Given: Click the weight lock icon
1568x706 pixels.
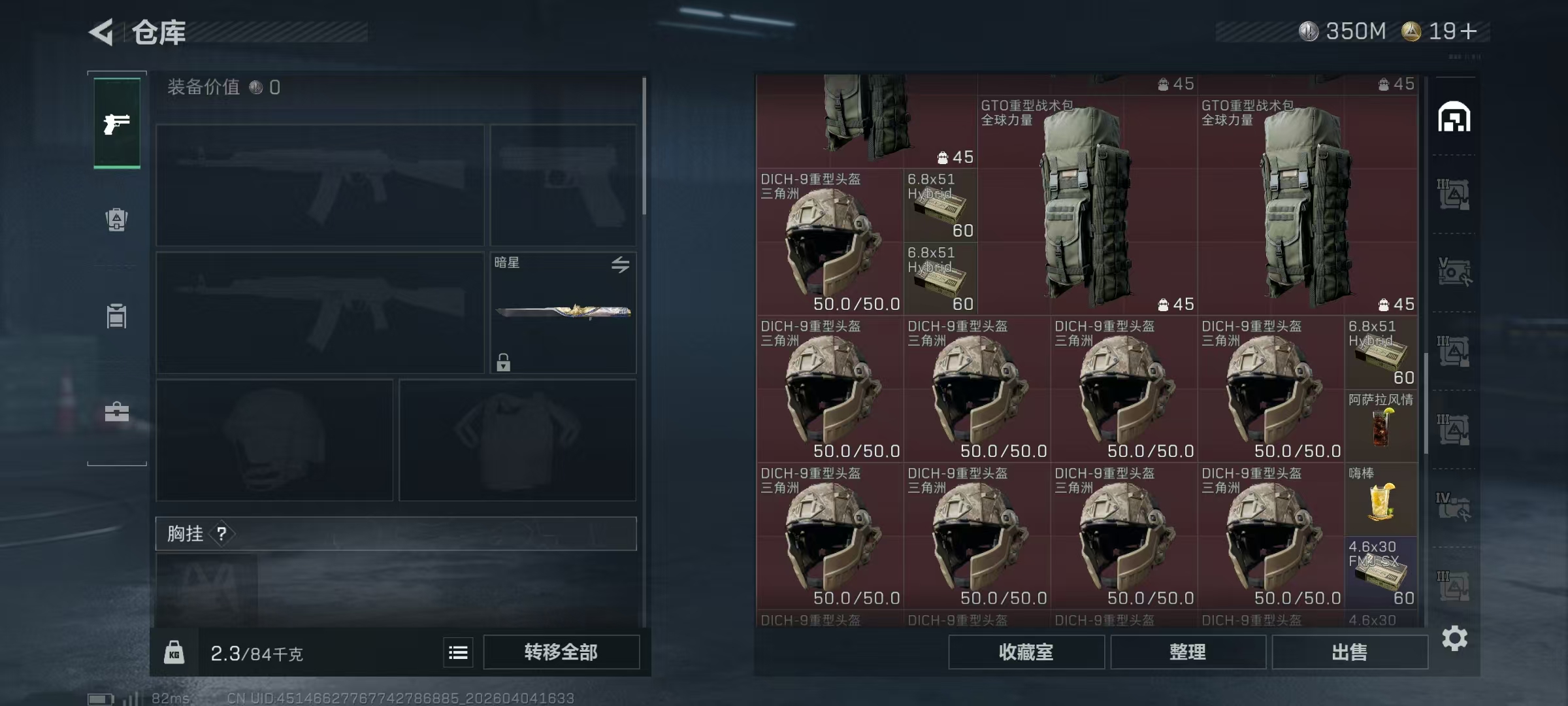Looking at the screenshot, I should pyautogui.click(x=174, y=652).
